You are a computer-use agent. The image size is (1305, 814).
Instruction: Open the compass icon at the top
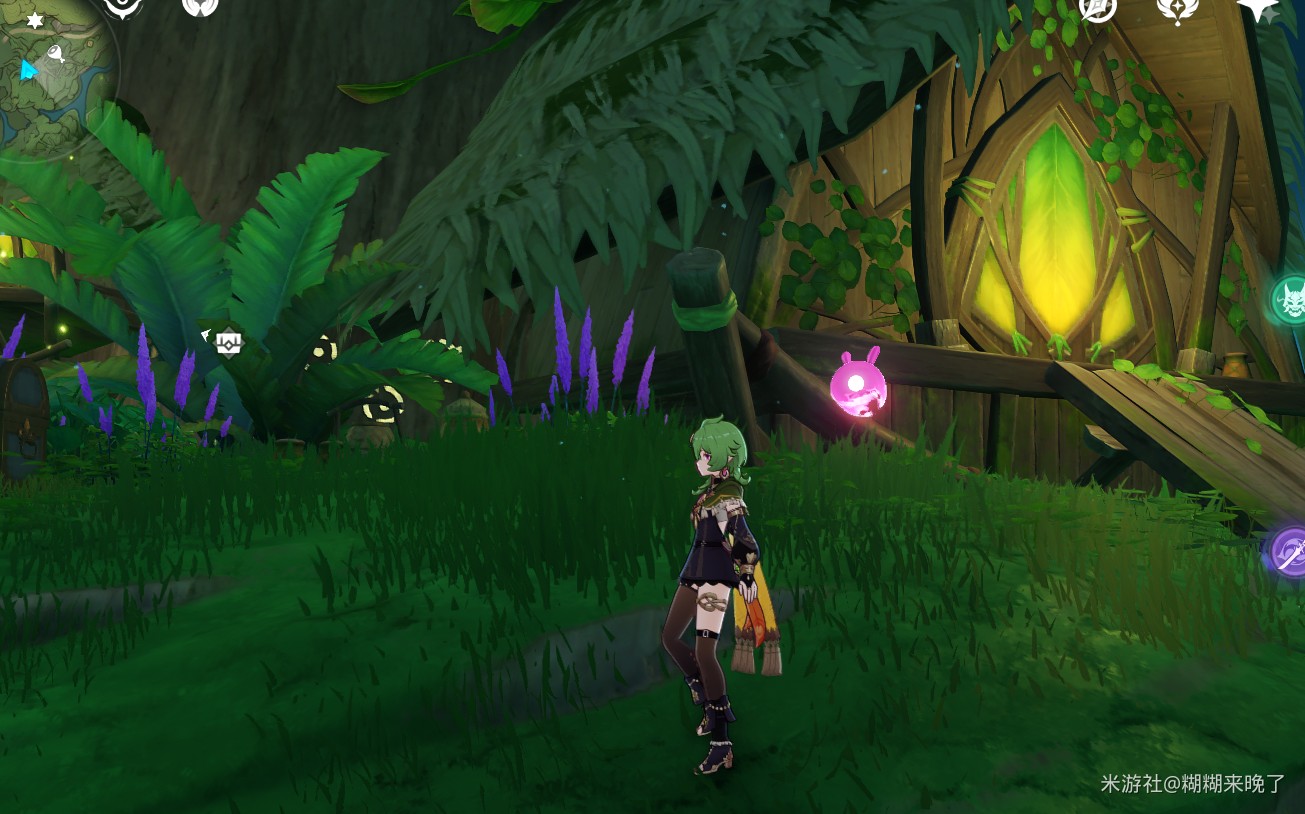tap(1098, 8)
